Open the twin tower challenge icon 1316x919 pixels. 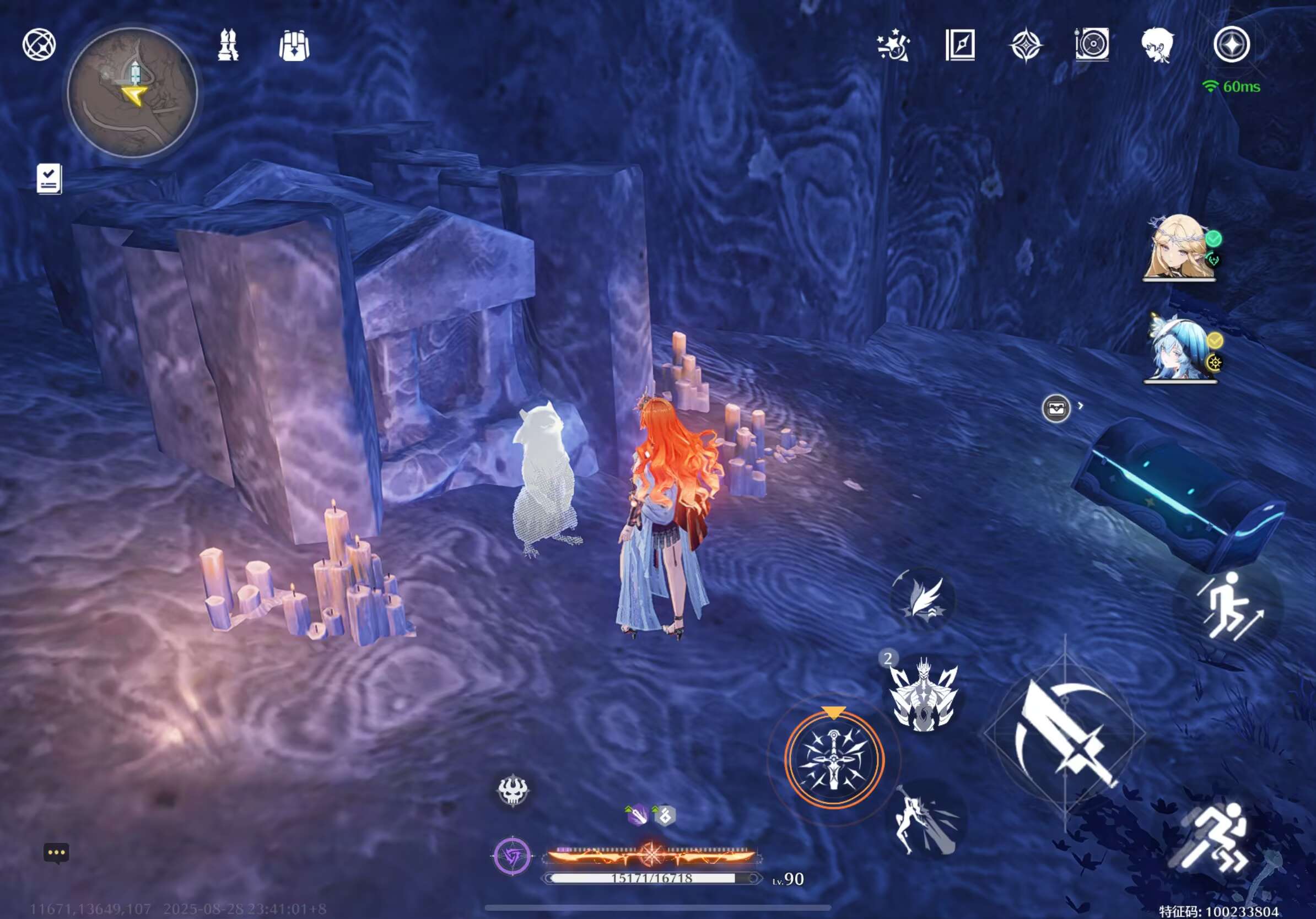click(x=228, y=45)
